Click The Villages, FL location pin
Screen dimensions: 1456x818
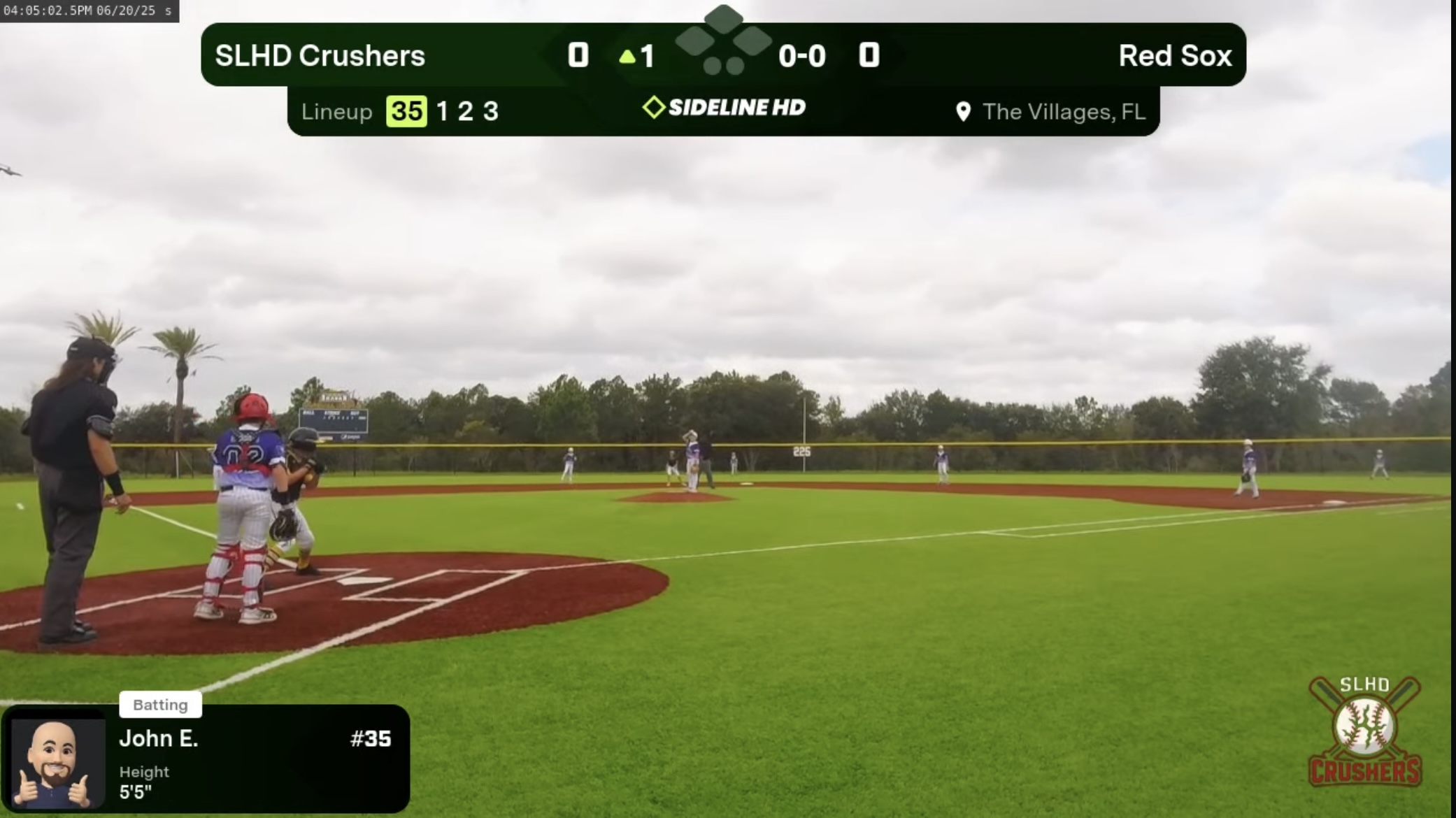(x=963, y=112)
